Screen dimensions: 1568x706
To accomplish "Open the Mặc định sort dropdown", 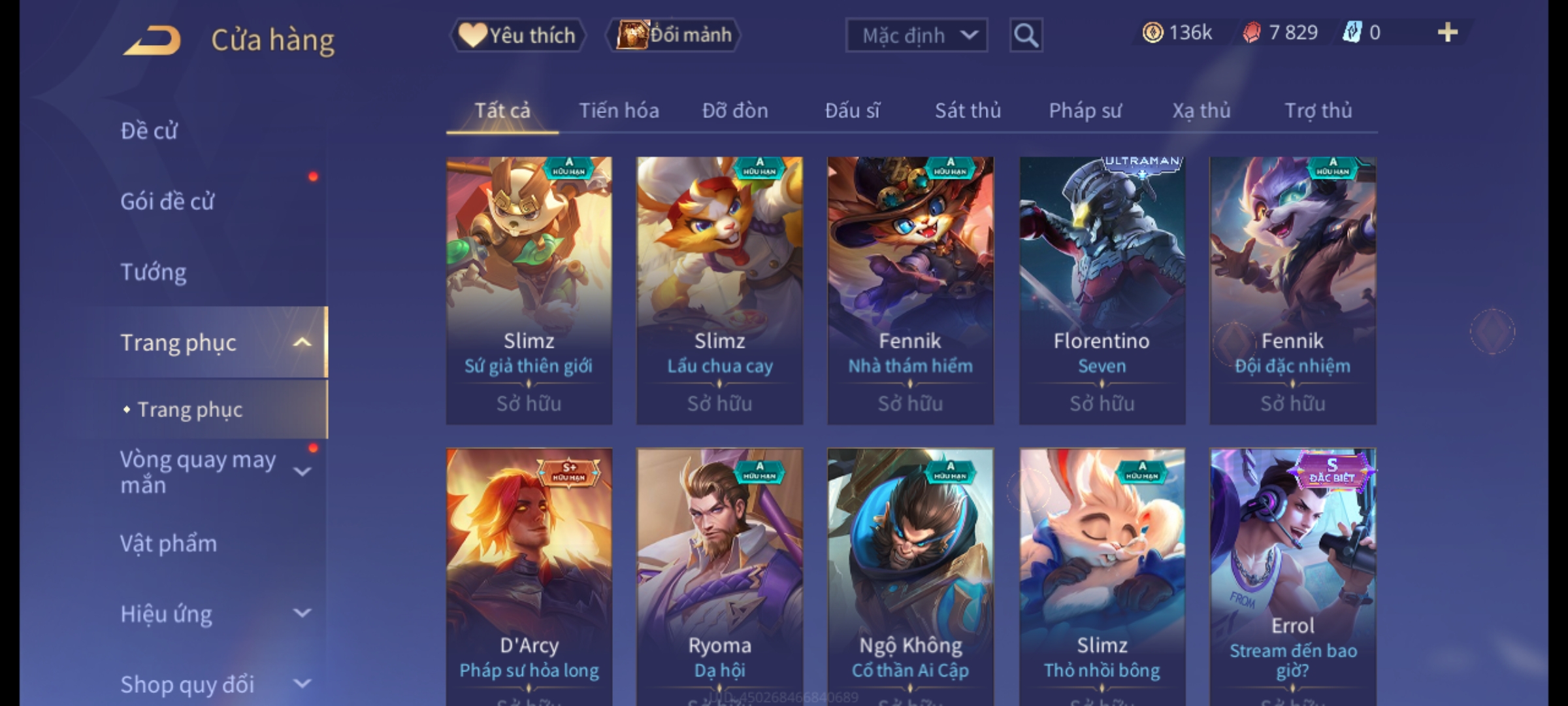I will (916, 35).
